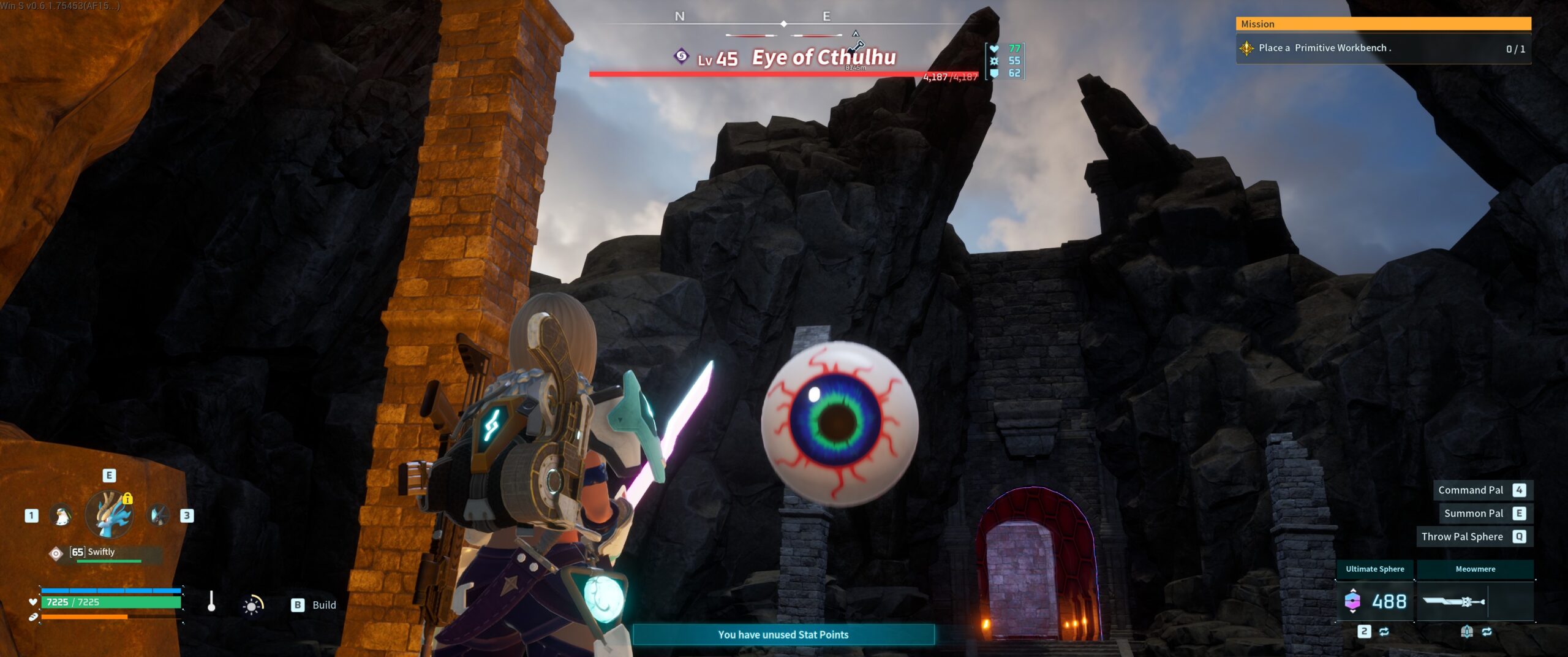This screenshot has width=1568, height=657.
Task: Click the orange Mission header bar
Action: coord(1383,24)
